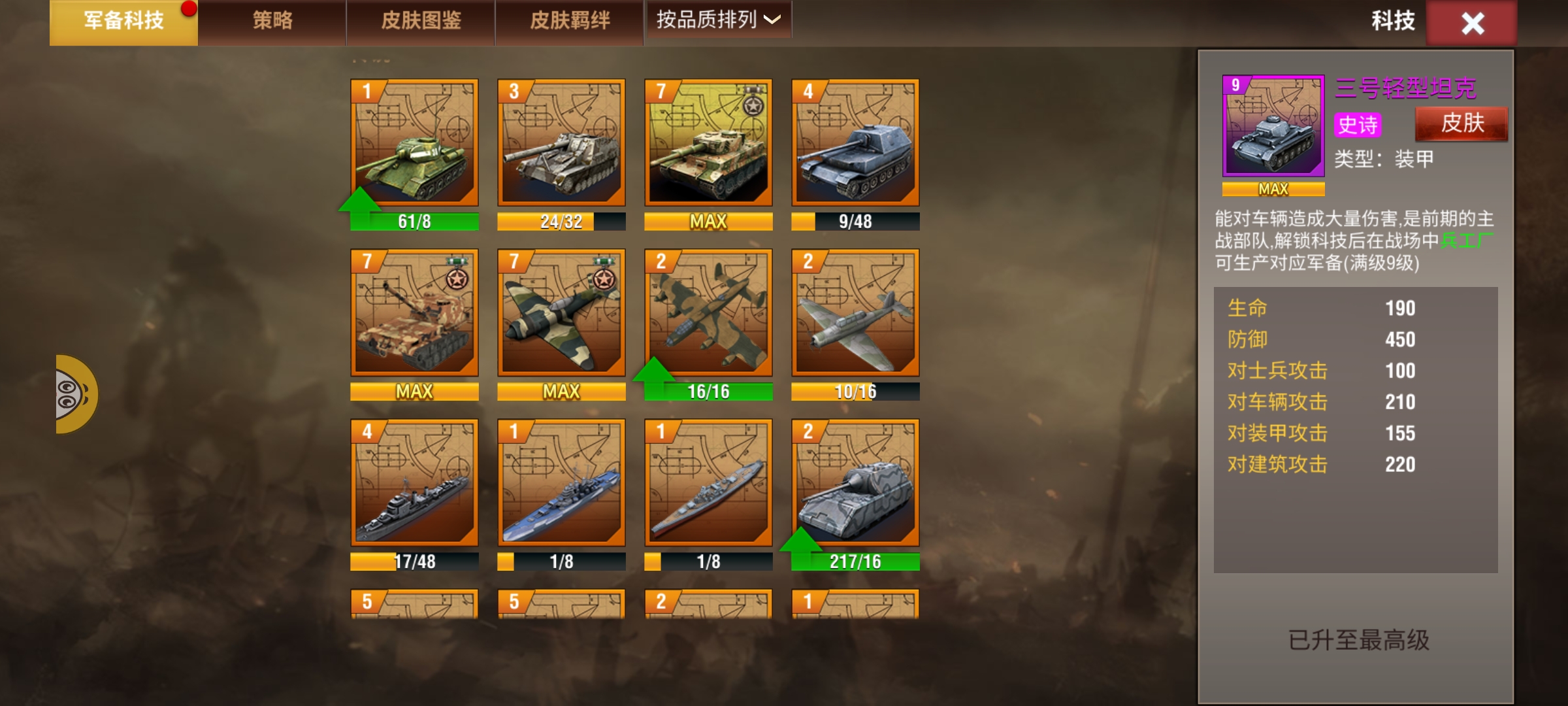Click the 三号轻型坦克 portrait in the detail panel
This screenshot has height=706, width=1568.
[x=1273, y=126]
